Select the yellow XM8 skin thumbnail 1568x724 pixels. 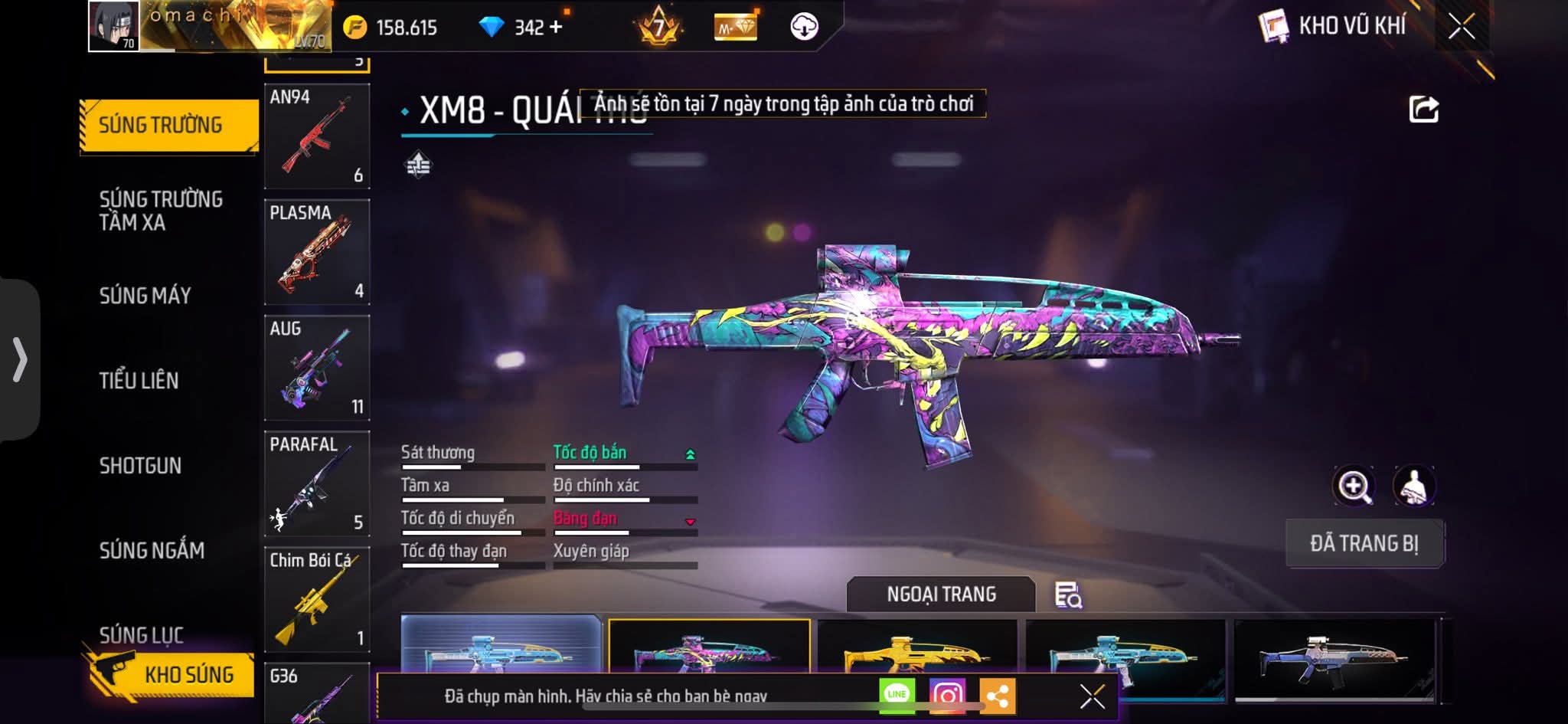tap(917, 651)
